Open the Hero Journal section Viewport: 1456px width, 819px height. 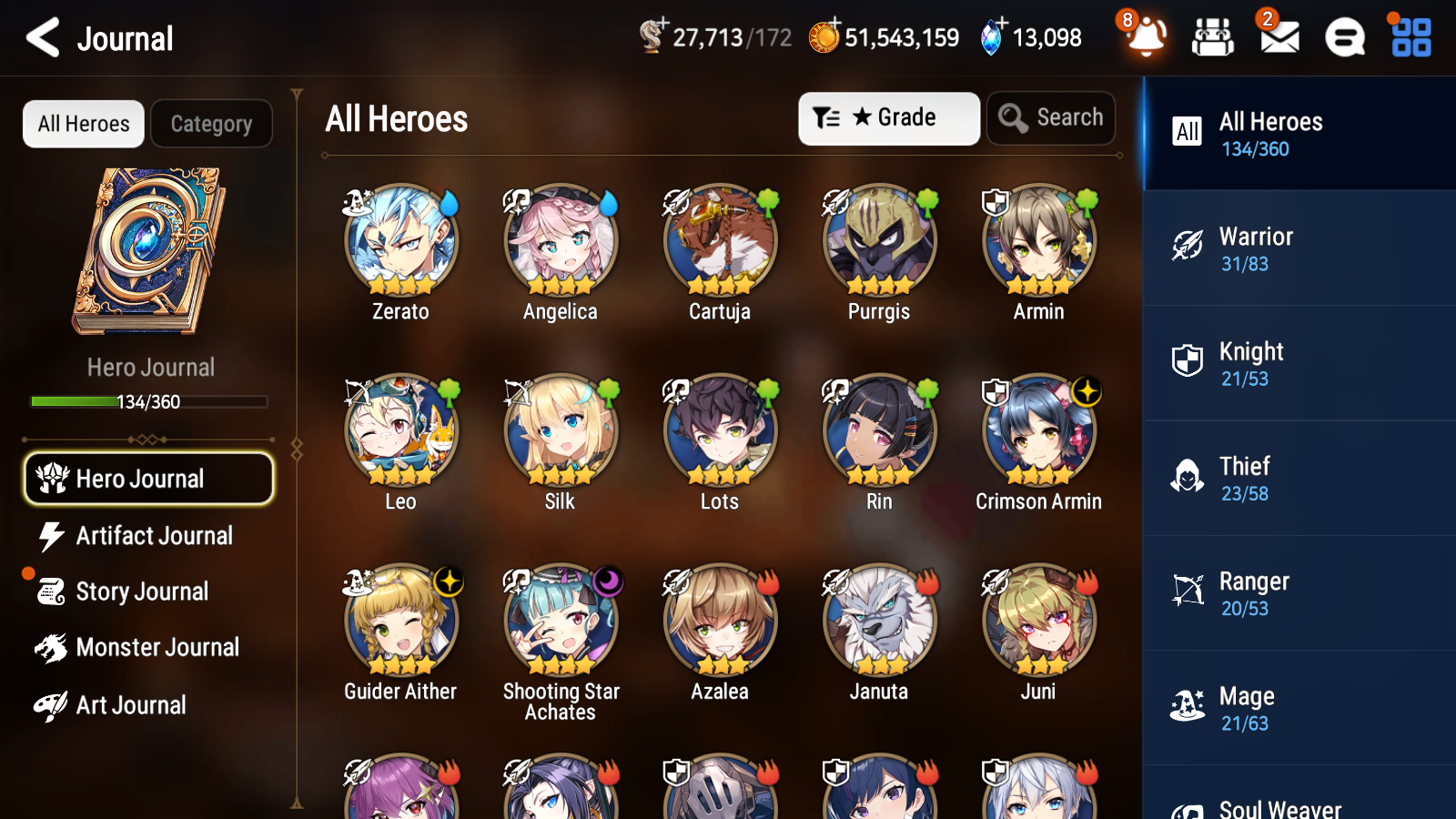tap(148, 478)
